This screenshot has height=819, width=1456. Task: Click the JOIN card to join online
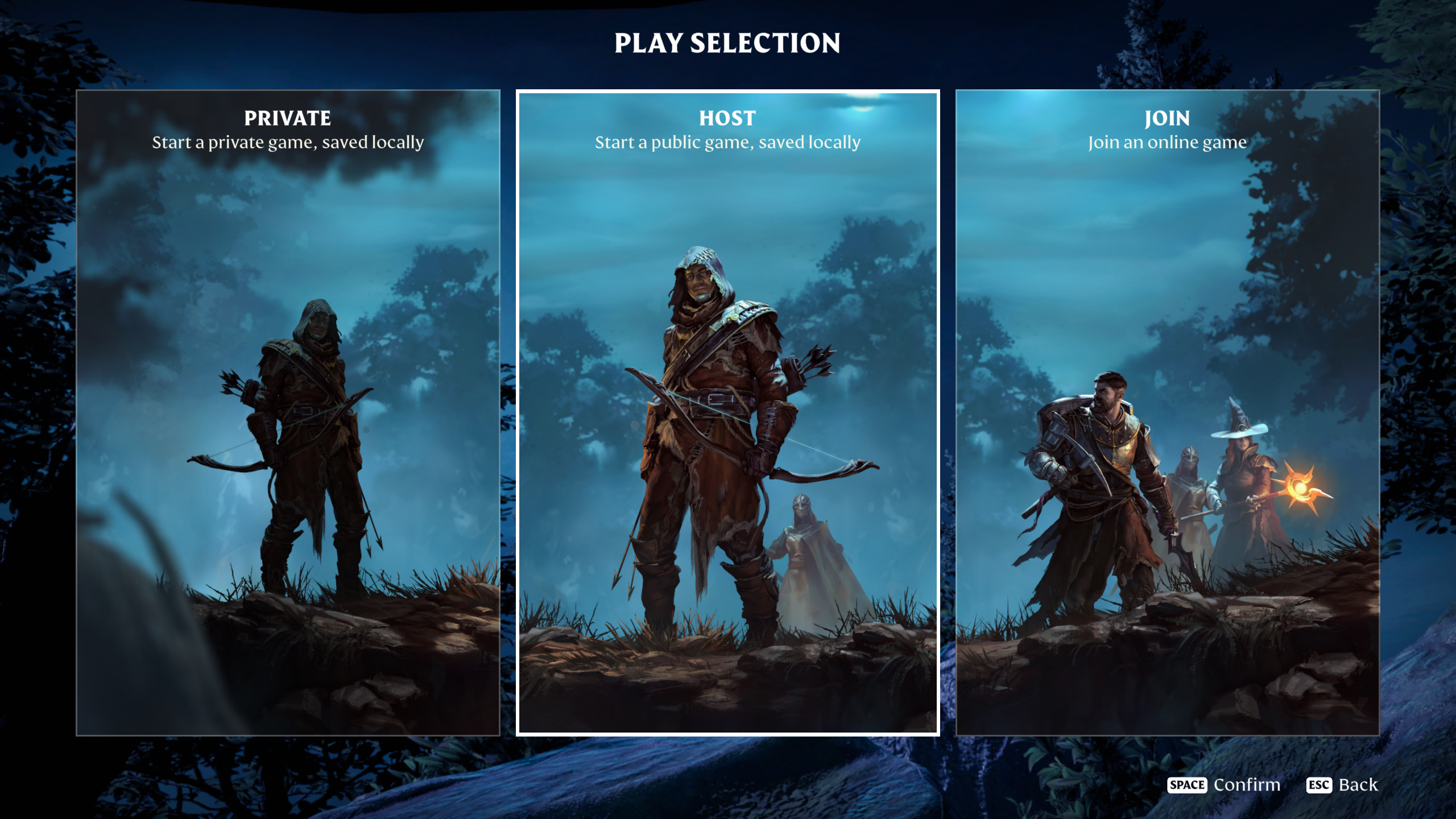(1166, 409)
